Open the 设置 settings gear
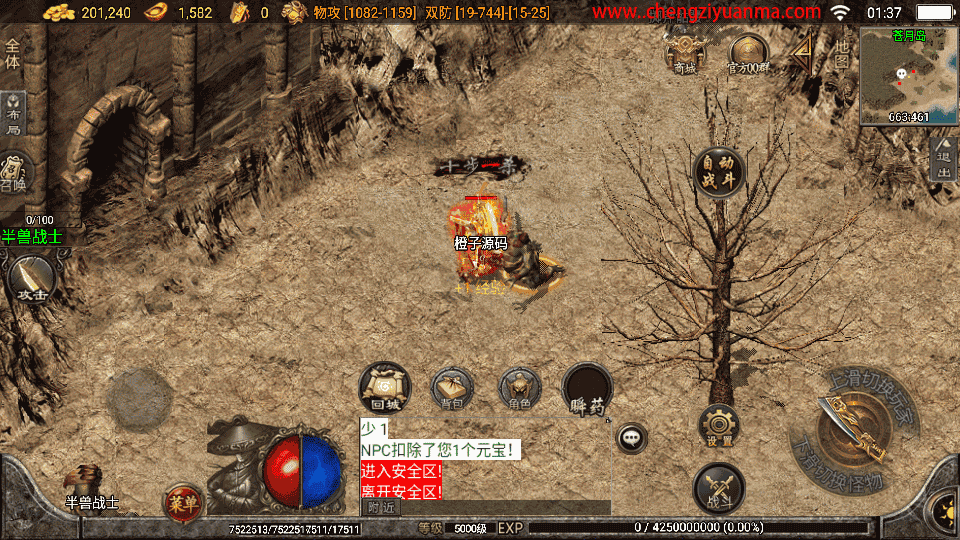Screen dimensions: 960x540 719,426
